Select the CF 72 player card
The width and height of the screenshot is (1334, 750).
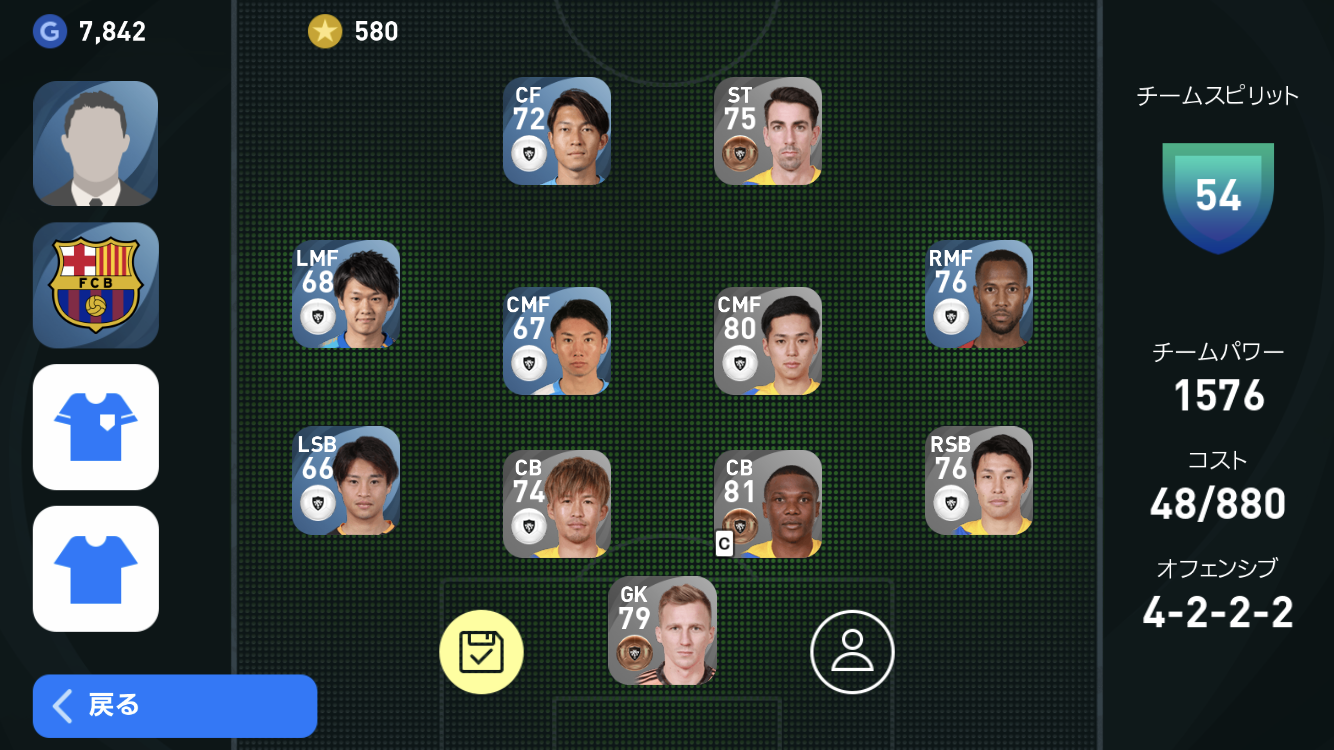tap(557, 131)
